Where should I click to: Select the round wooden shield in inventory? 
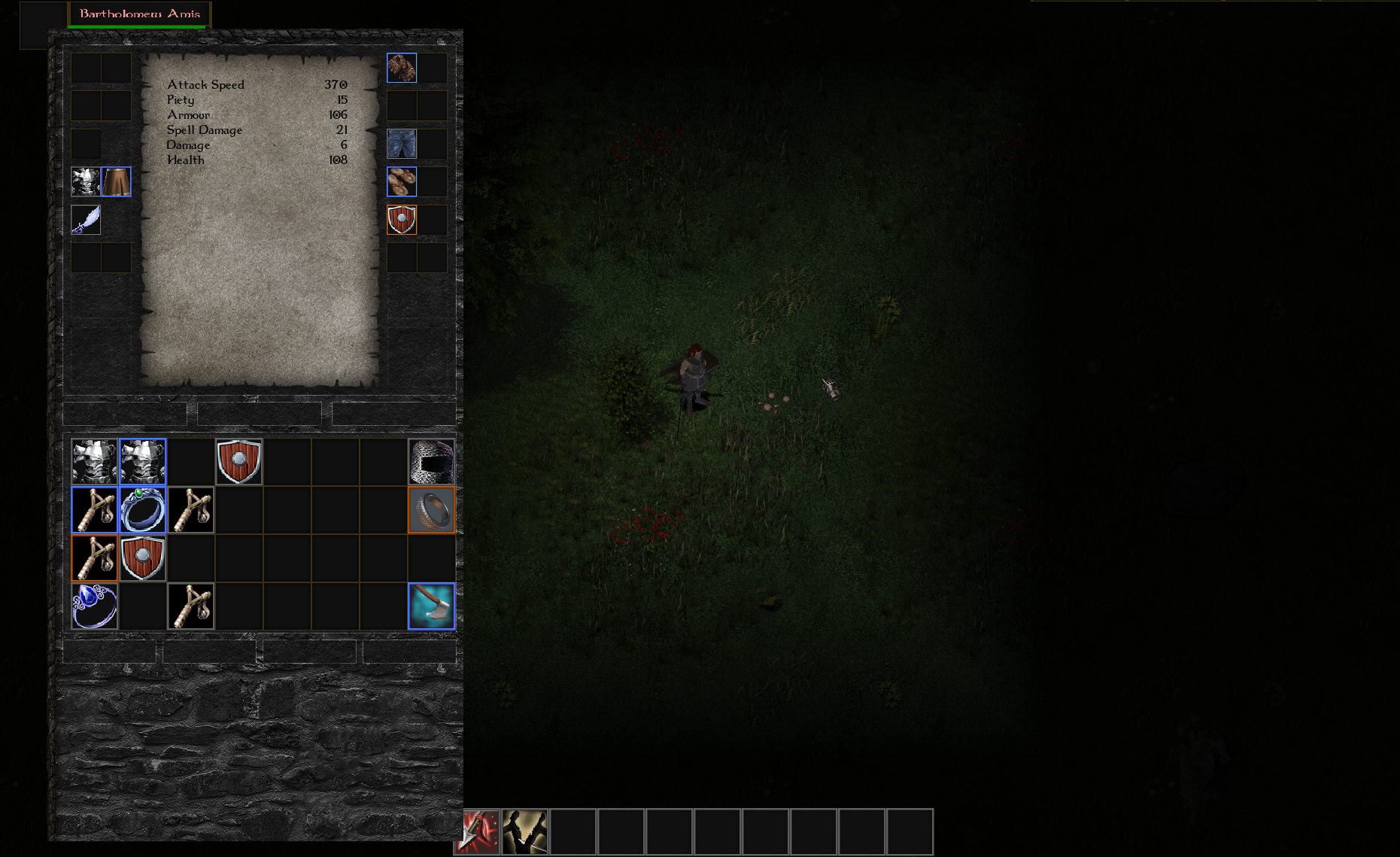(x=239, y=461)
